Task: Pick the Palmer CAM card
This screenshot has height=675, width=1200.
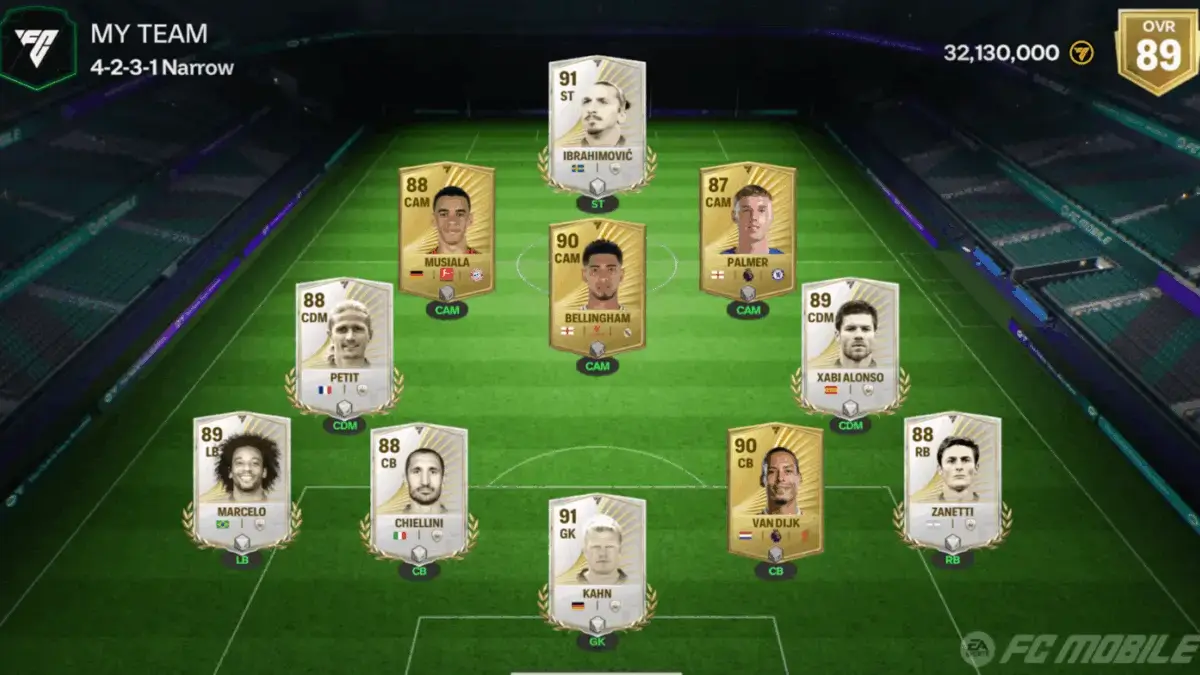Action: 747,230
